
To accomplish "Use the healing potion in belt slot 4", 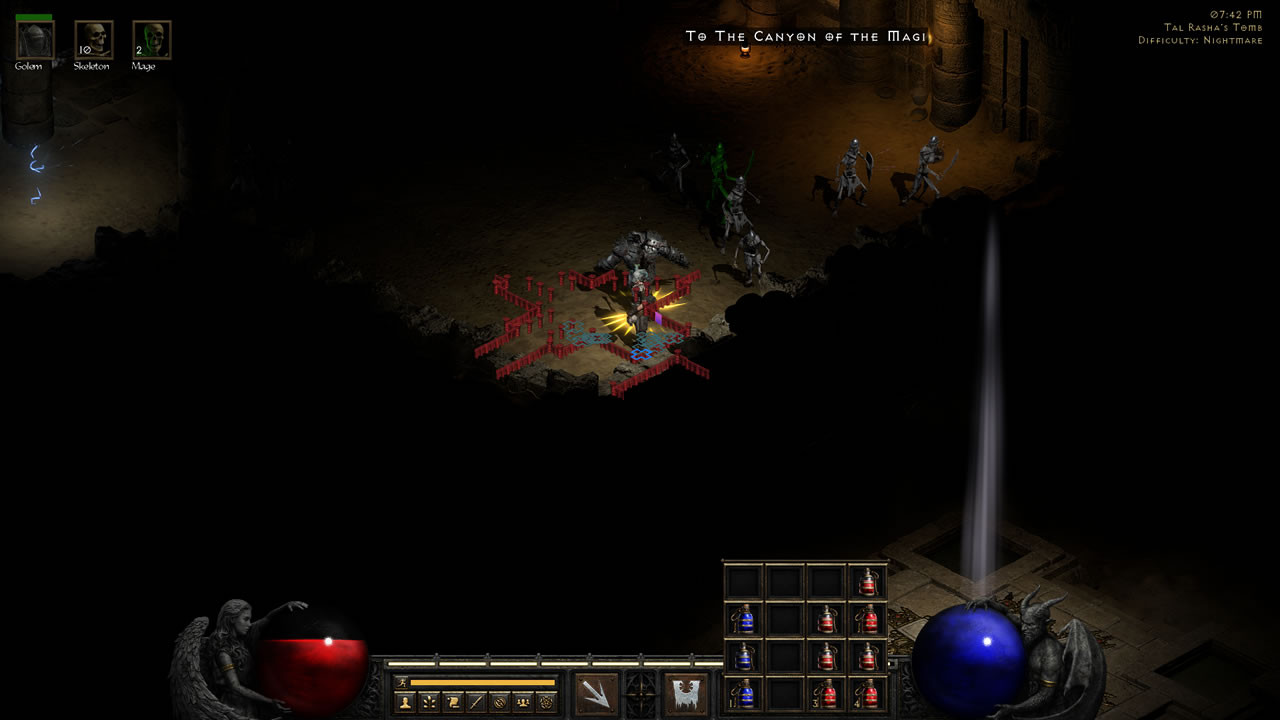I will pyautogui.click(x=867, y=693).
